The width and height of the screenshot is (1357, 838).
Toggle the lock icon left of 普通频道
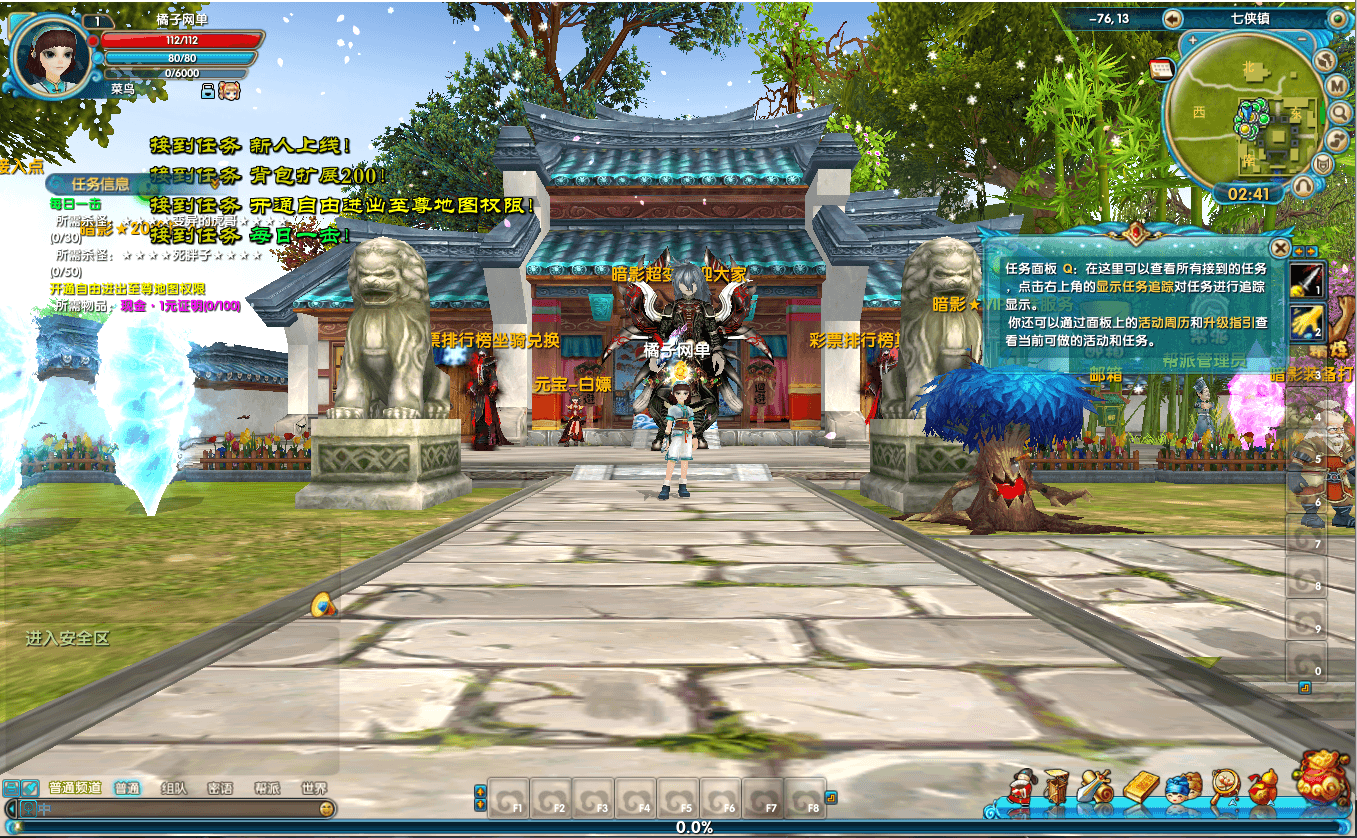12,787
